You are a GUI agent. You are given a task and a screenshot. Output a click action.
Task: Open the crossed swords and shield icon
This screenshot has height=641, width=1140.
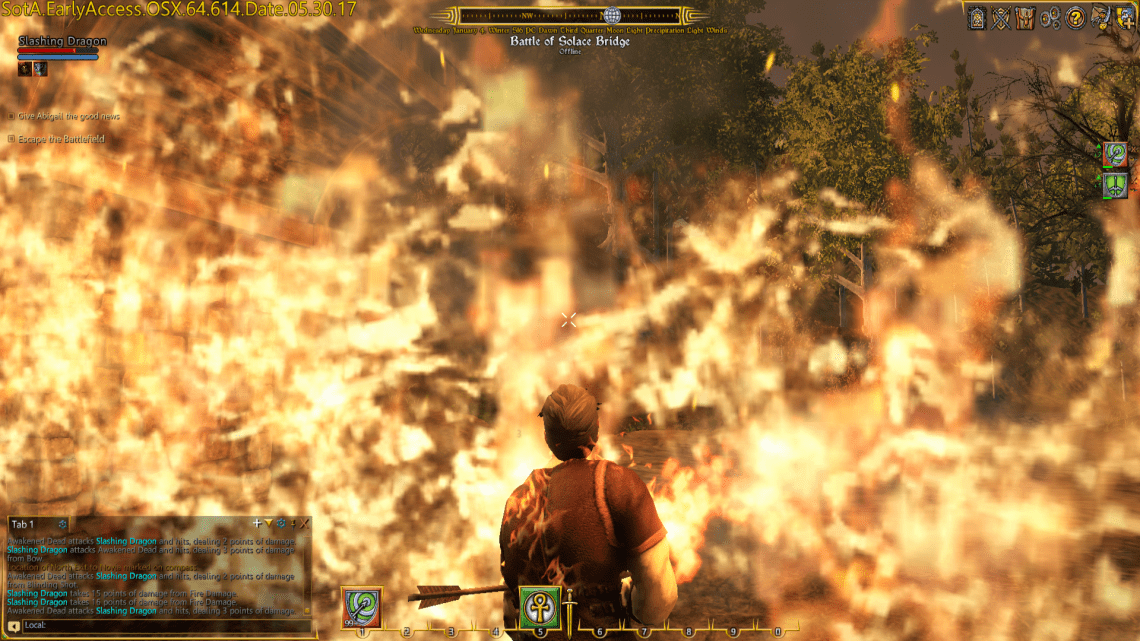coord(1001,17)
